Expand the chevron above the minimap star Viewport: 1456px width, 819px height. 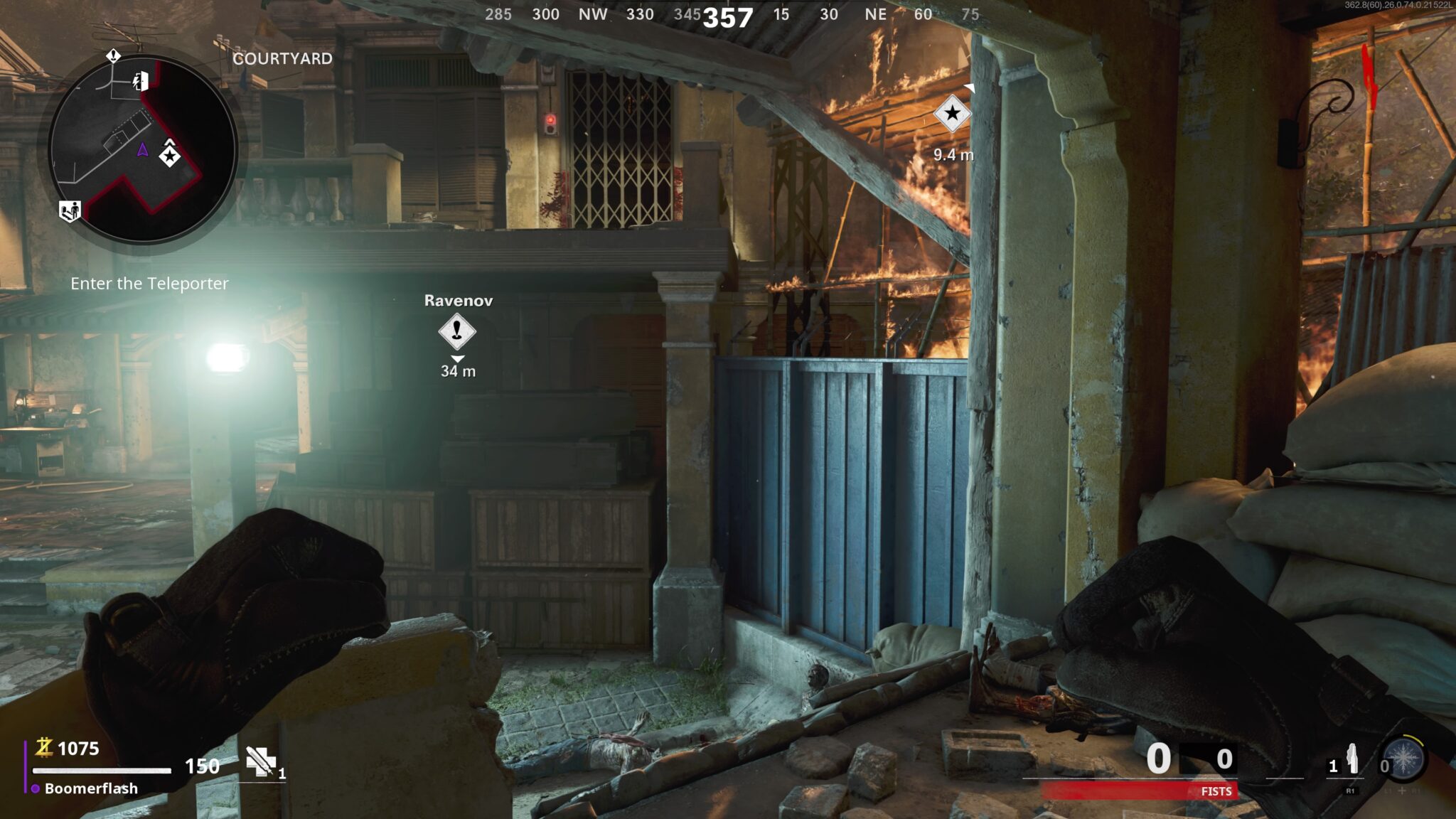pyautogui.click(x=169, y=142)
